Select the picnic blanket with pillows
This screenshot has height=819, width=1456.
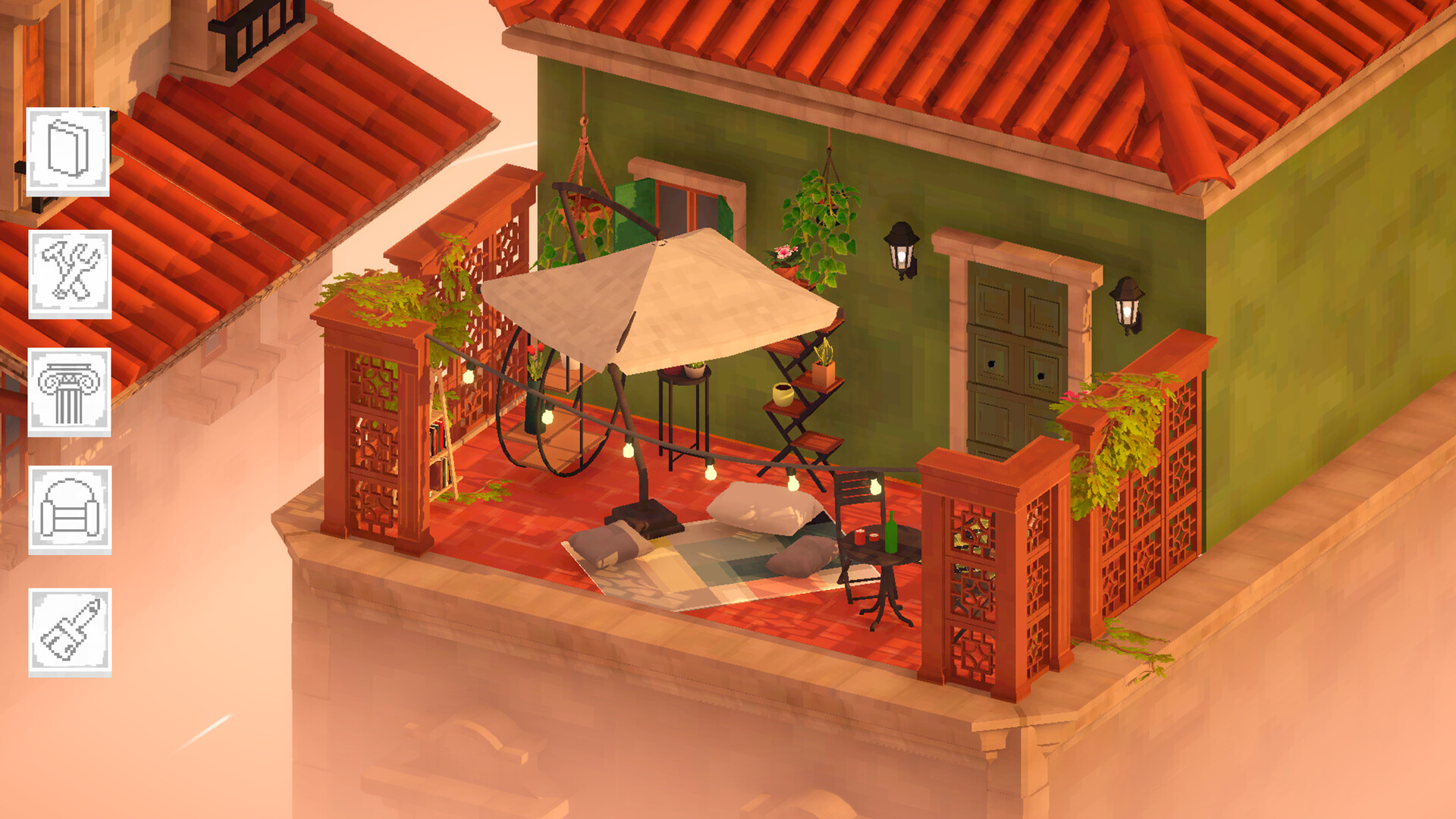728,561
